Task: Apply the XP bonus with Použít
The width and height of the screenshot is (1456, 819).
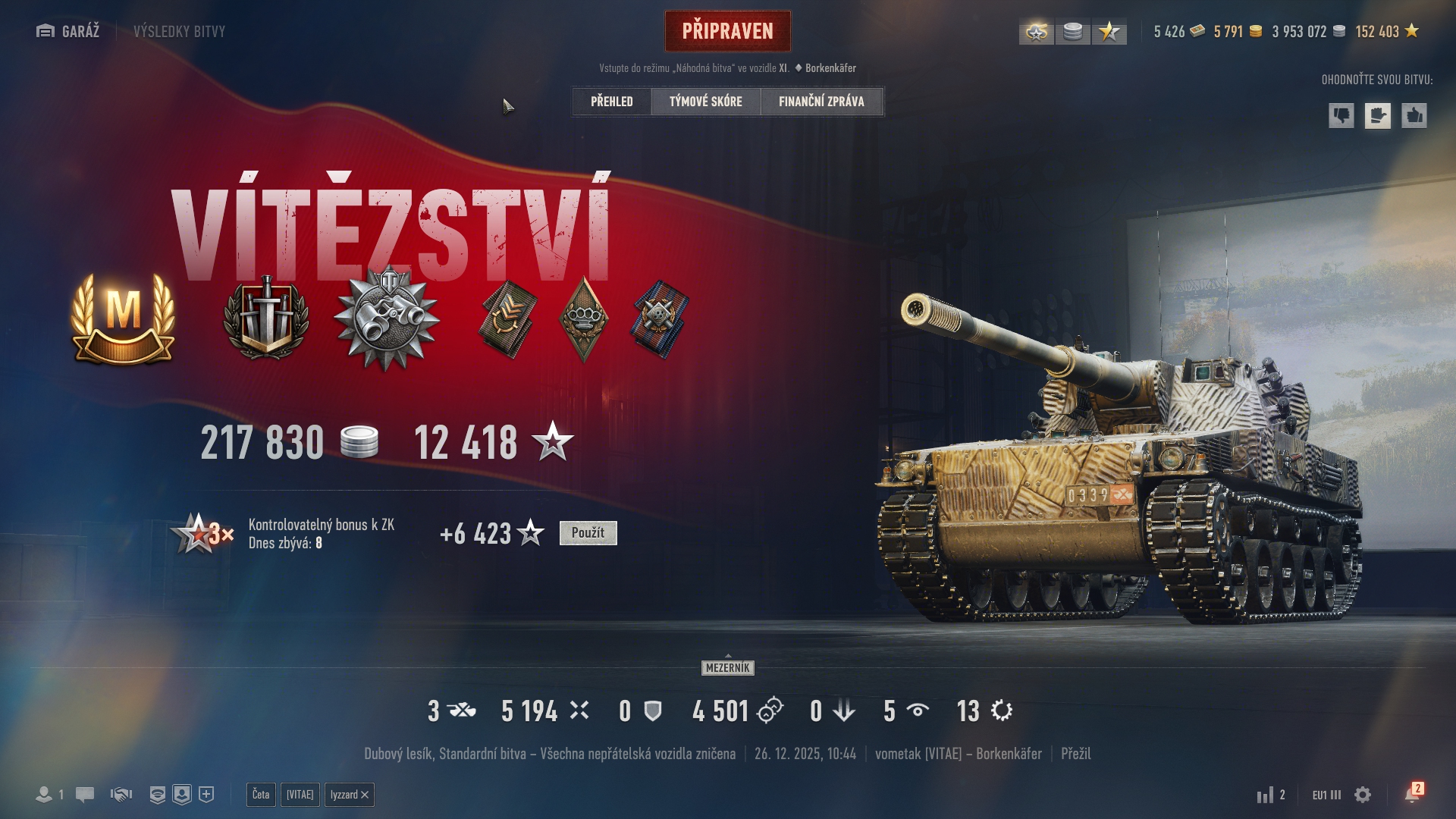Action: coord(588,533)
